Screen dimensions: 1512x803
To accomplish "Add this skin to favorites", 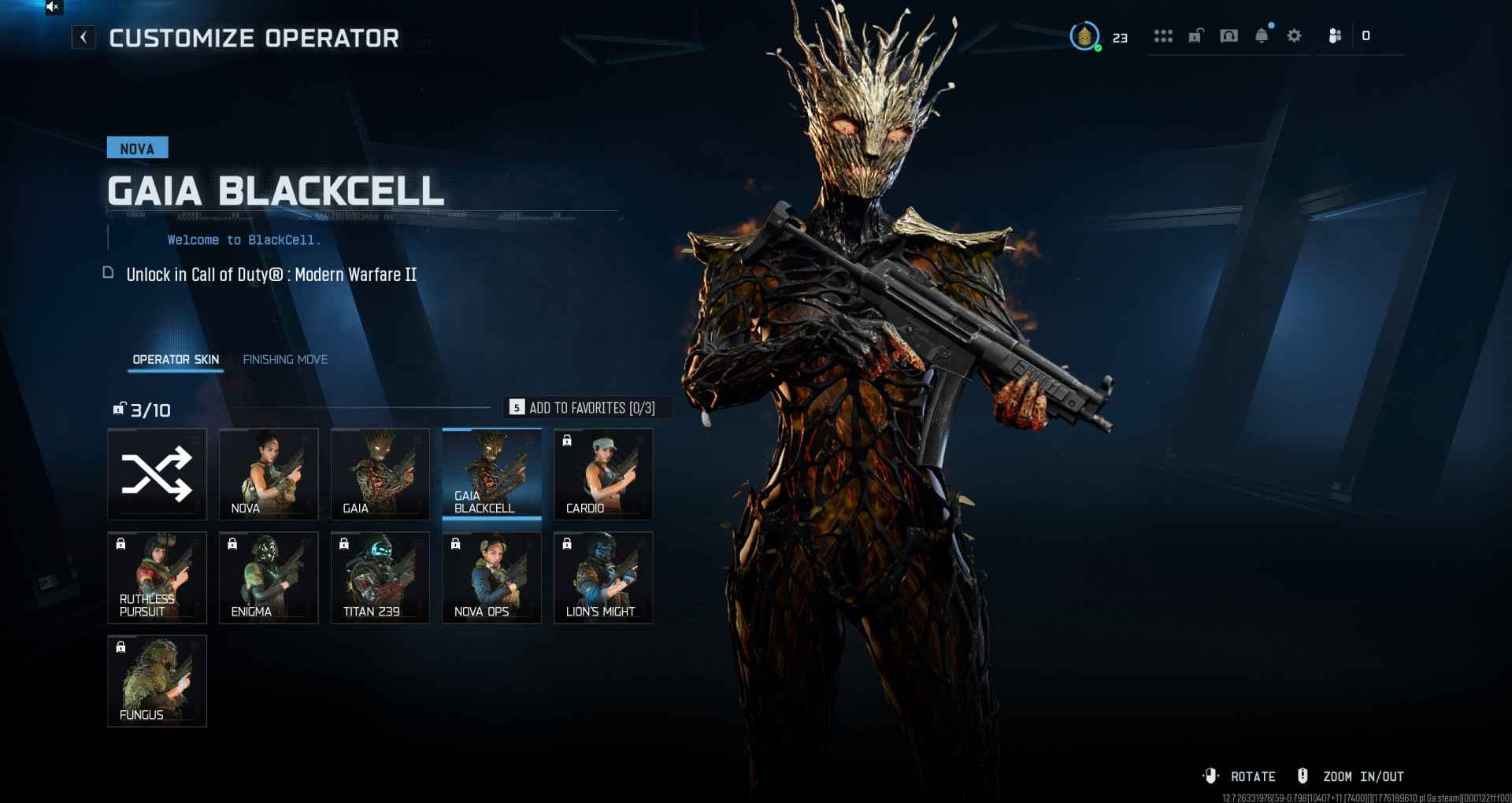I will [x=587, y=408].
